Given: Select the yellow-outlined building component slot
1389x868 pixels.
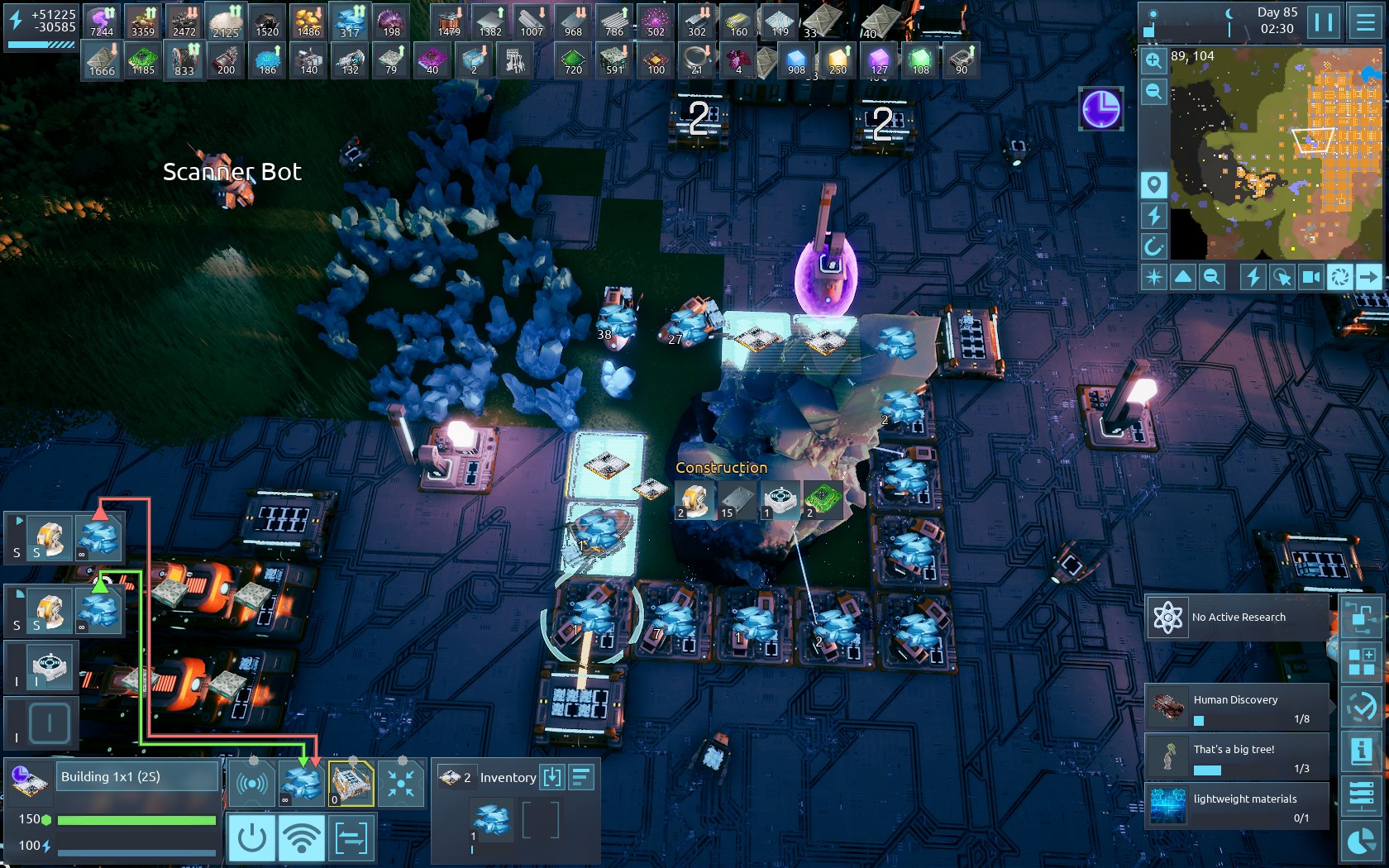Looking at the screenshot, I should pyautogui.click(x=351, y=783).
